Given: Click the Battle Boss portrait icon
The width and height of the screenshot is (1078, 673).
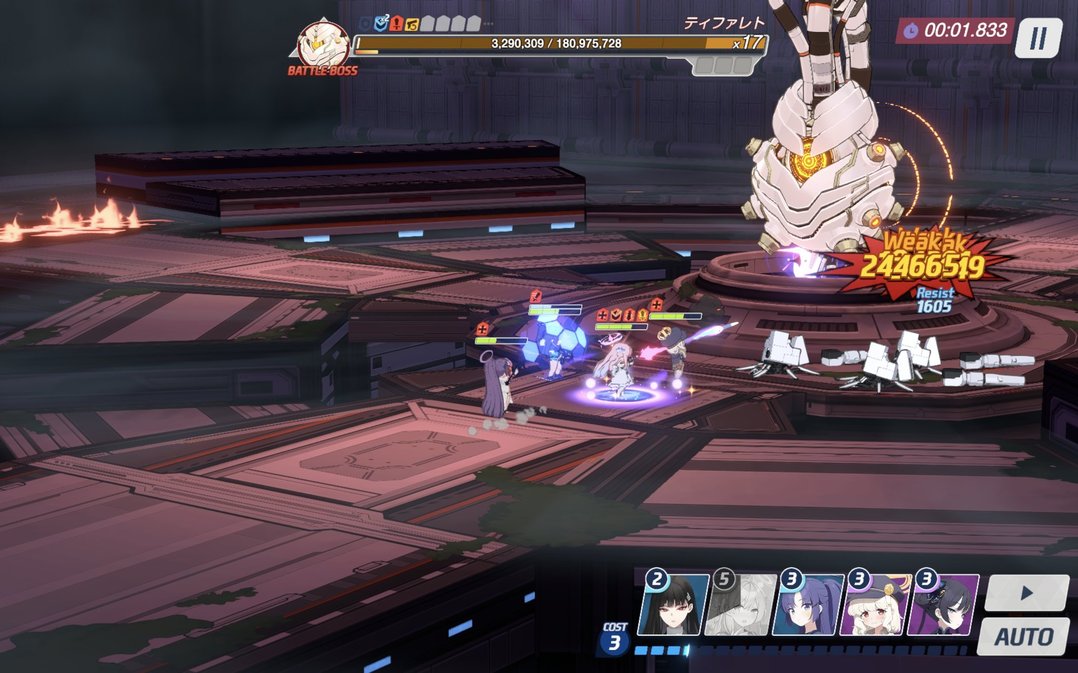Looking at the screenshot, I should 321,45.
